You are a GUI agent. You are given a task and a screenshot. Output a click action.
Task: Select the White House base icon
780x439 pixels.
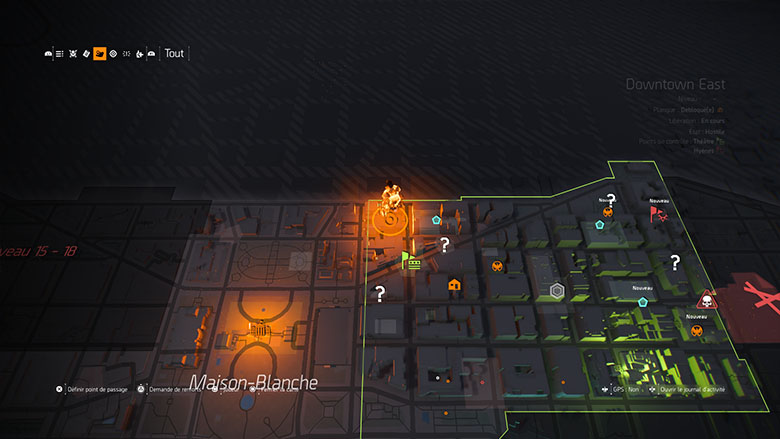pos(258,329)
